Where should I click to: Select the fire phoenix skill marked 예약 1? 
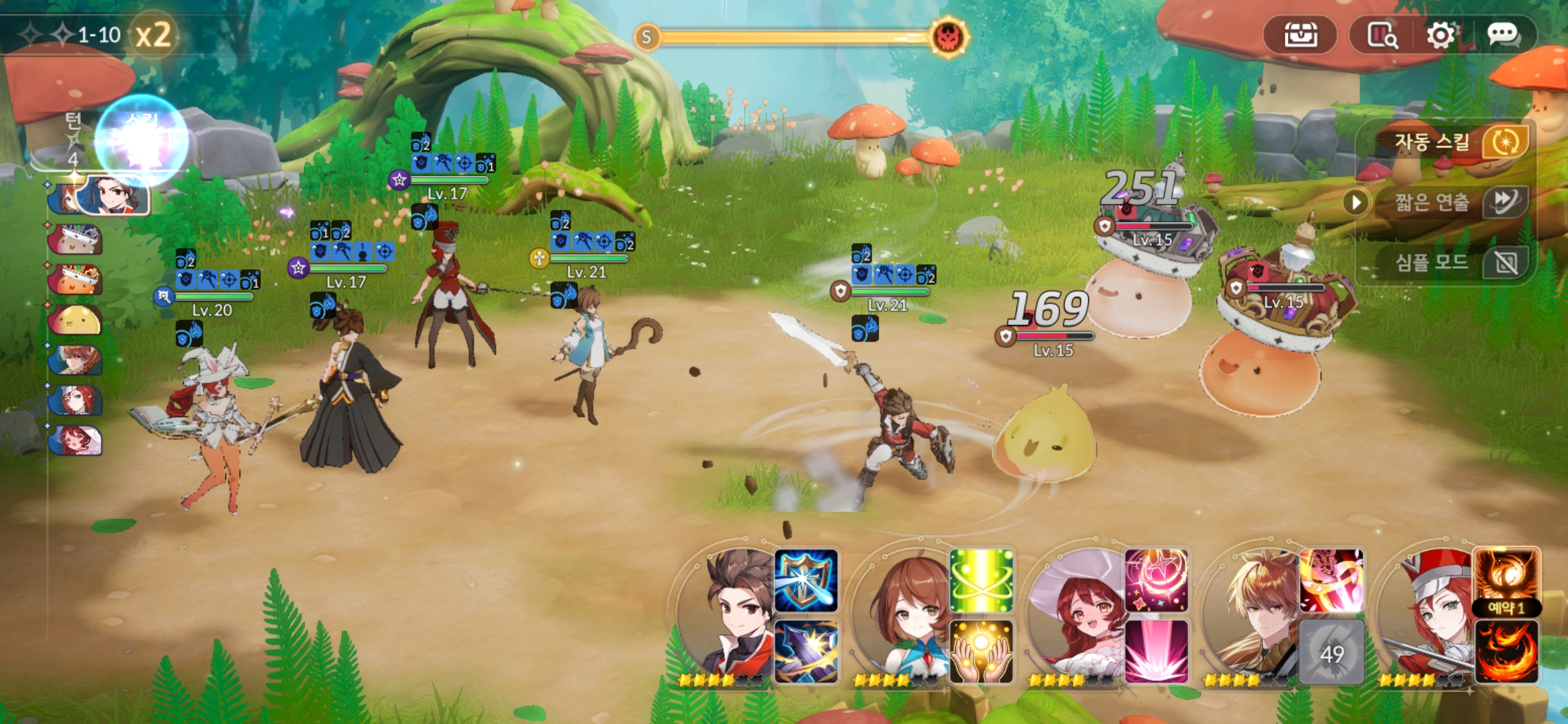point(1506,578)
